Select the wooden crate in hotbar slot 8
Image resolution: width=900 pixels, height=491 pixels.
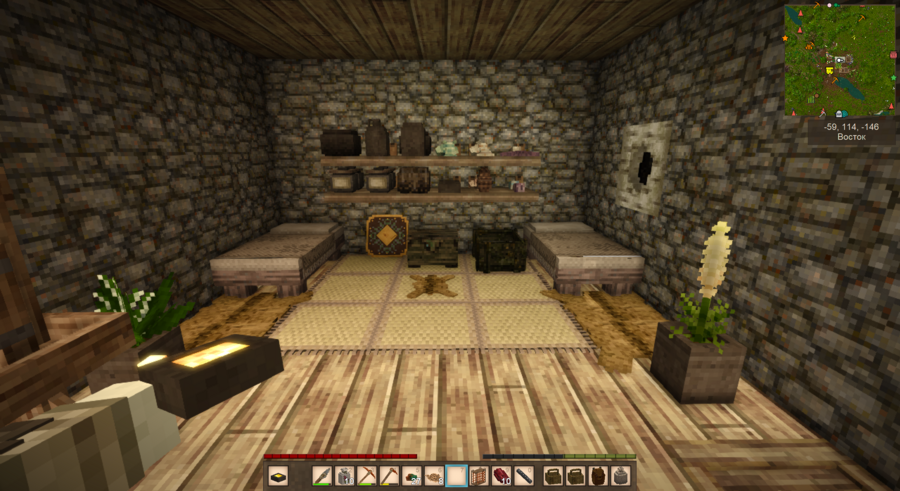coord(478,476)
